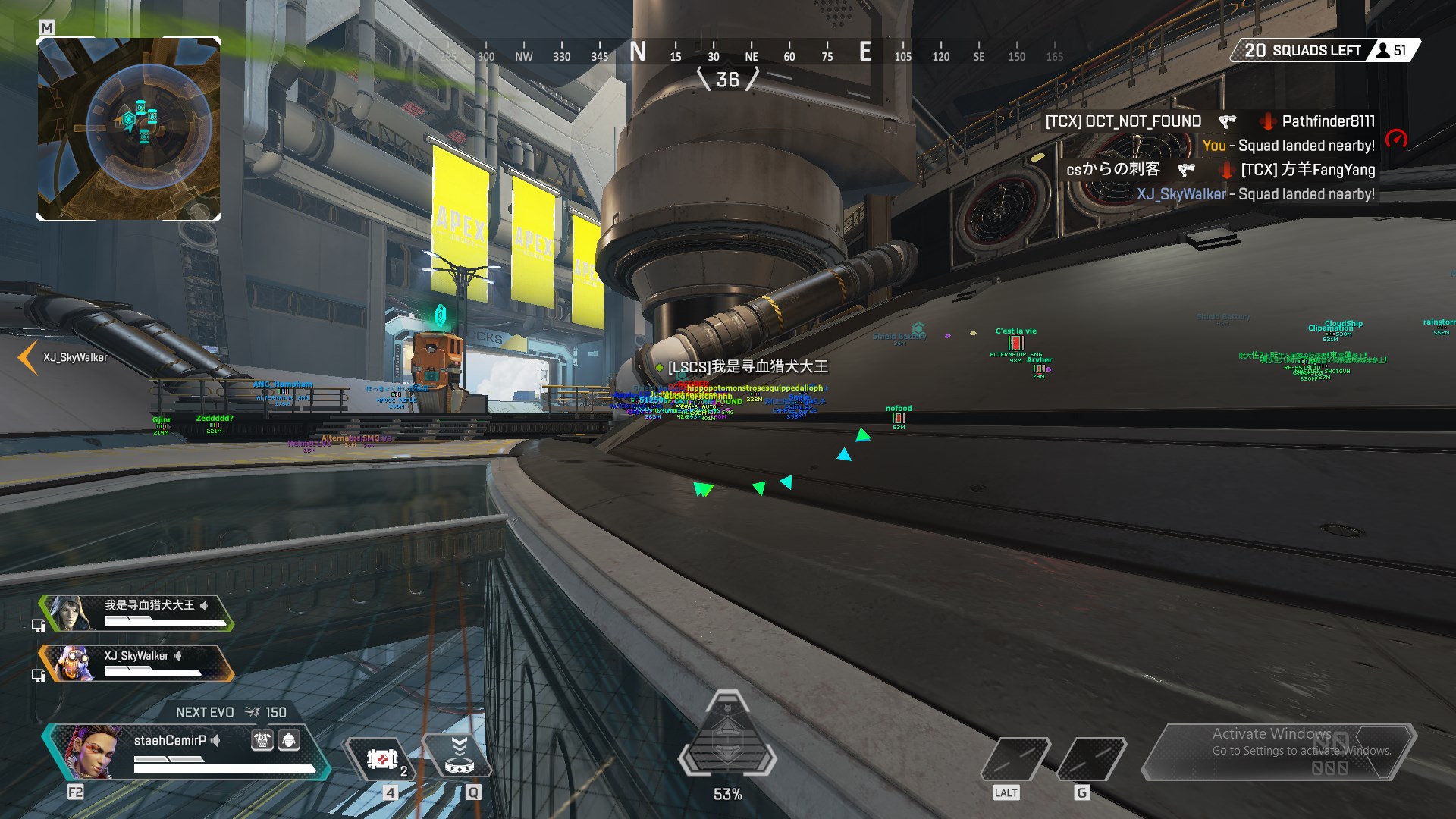The height and width of the screenshot is (819, 1456).
Task: Select teammate 我是寻血猎犬大王's squad banner
Action: [x=136, y=613]
